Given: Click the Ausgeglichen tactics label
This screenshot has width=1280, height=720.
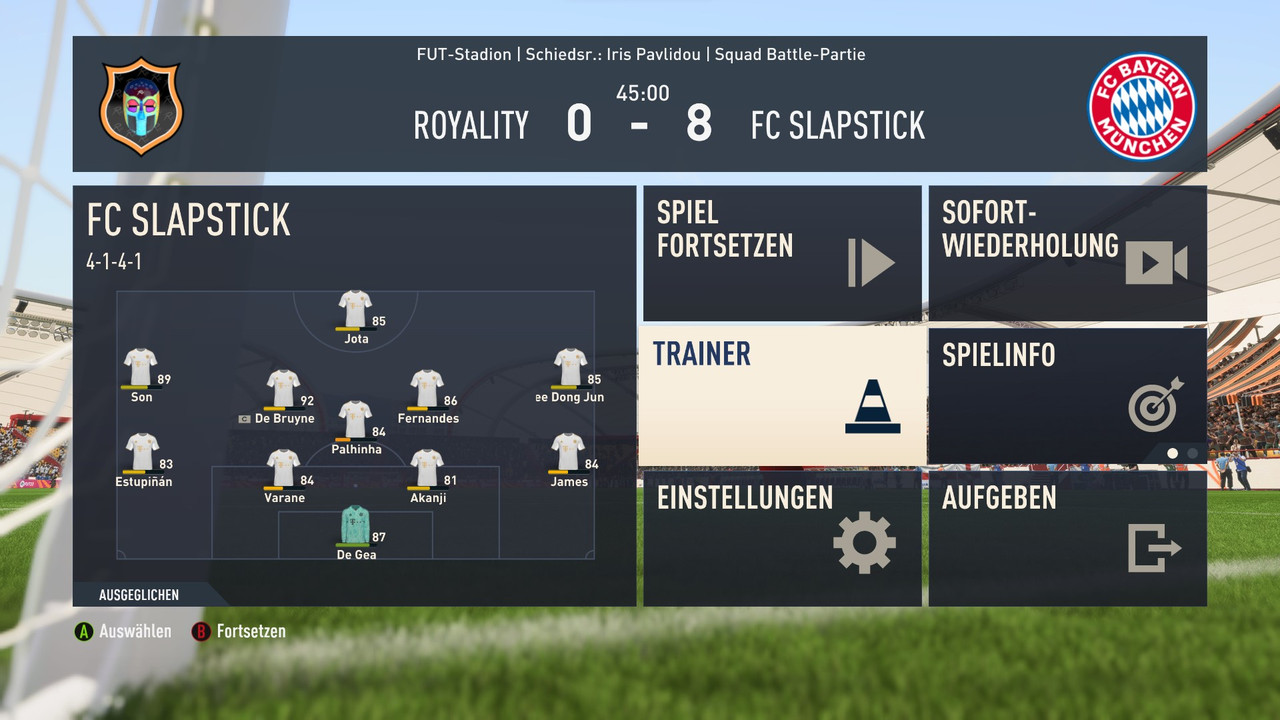Looking at the screenshot, I should tap(139, 595).
